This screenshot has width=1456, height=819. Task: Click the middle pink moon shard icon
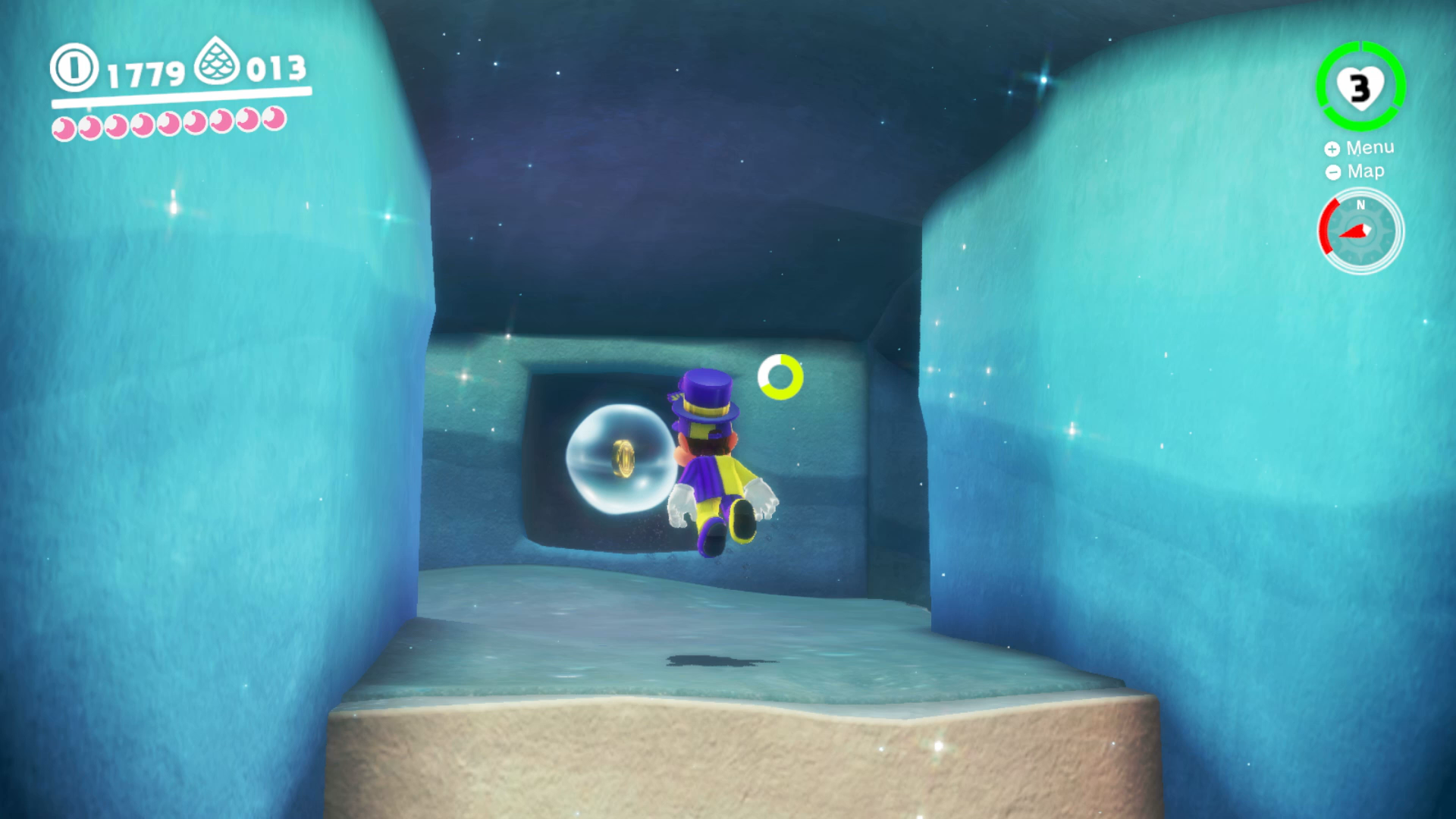pos(167,123)
